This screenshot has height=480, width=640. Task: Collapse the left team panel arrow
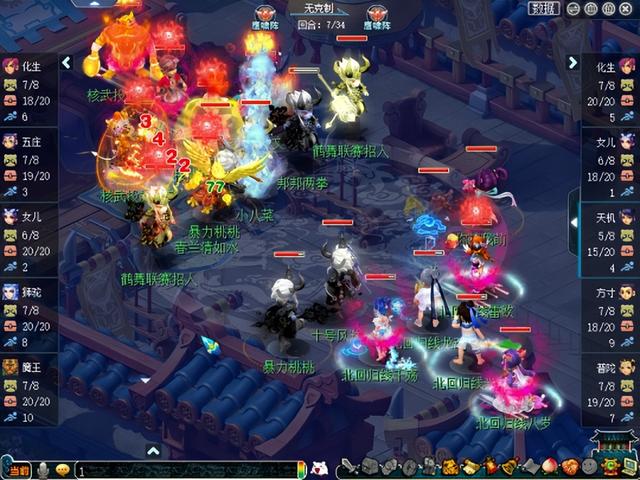66,62
